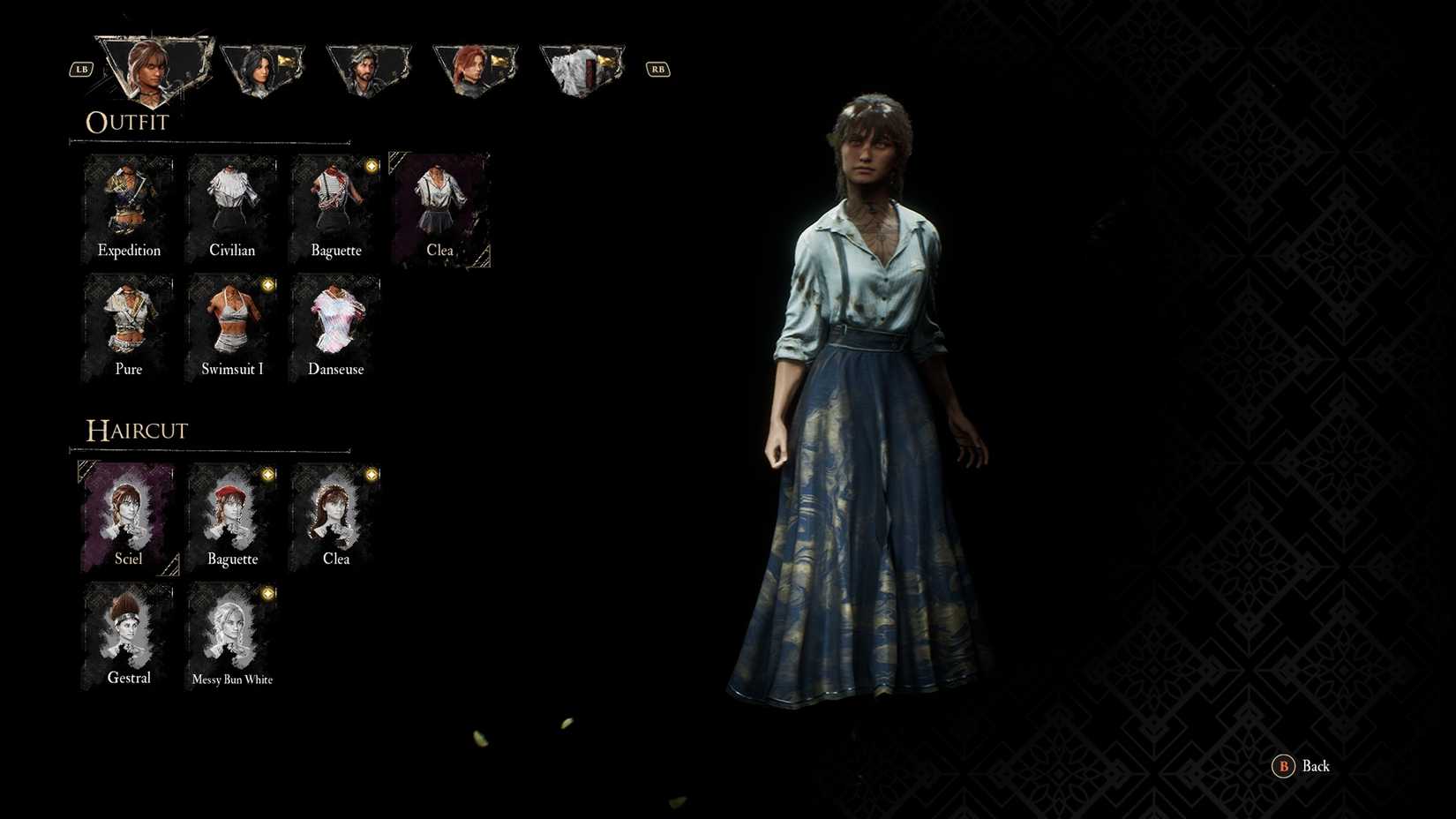Select the Sciel haircut
This screenshot has width=1456, height=819.
(128, 512)
